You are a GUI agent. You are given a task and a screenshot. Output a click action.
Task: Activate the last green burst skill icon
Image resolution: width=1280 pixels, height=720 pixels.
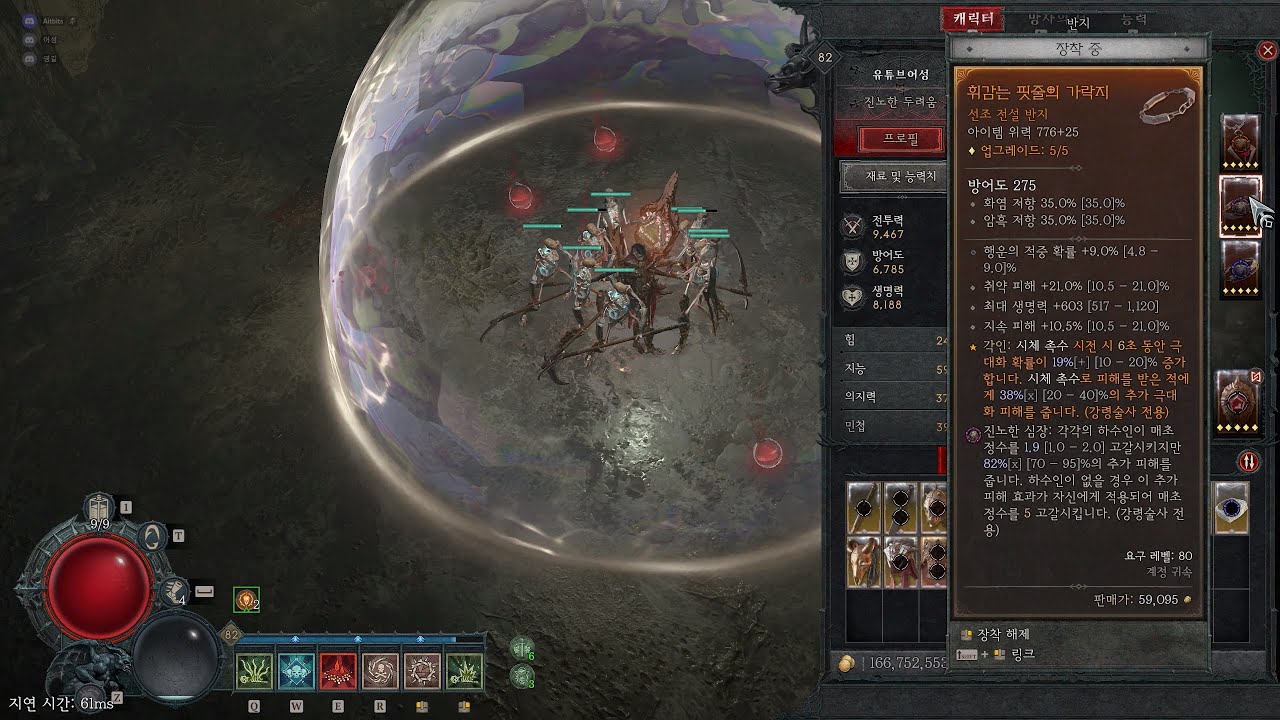464,671
